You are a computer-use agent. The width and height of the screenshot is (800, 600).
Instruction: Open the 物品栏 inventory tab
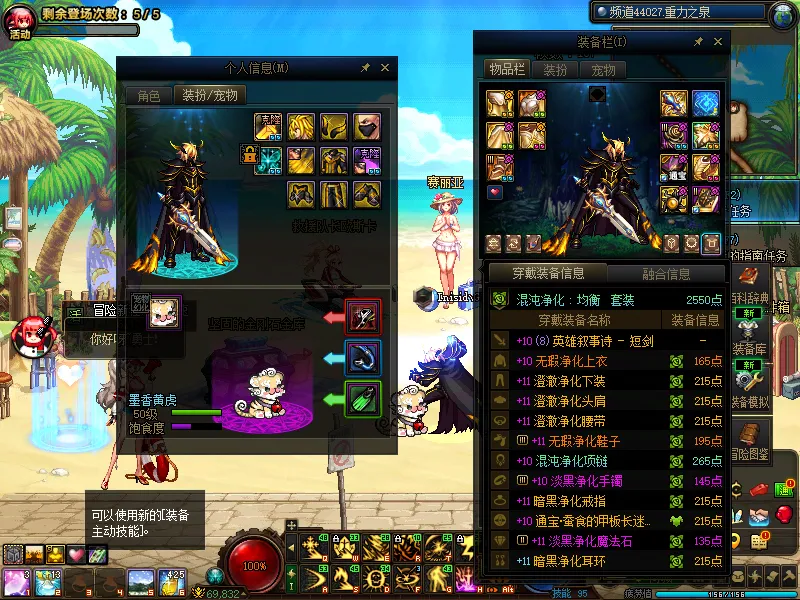(506, 69)
